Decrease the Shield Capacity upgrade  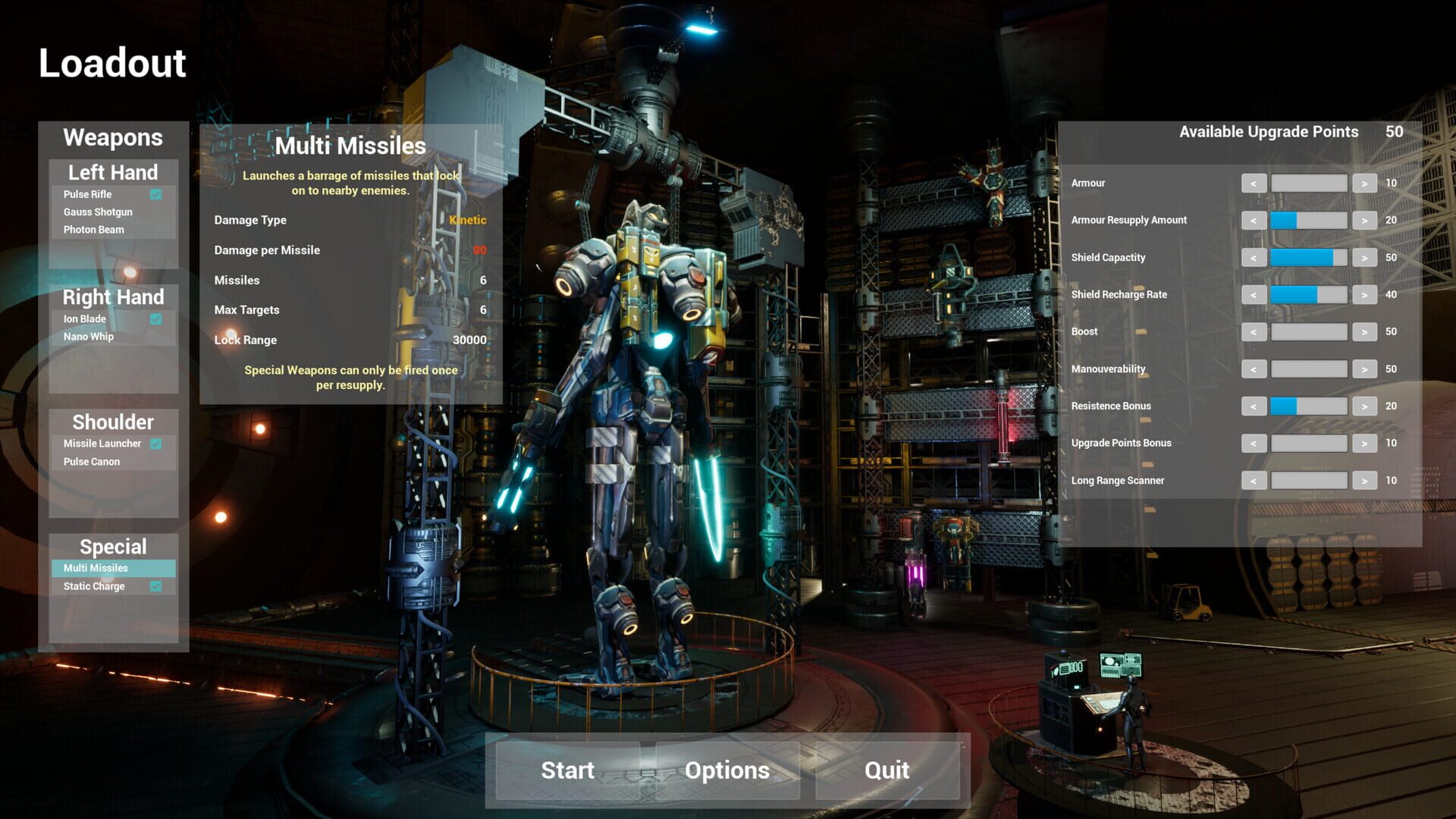click(x=1254, y=257)
